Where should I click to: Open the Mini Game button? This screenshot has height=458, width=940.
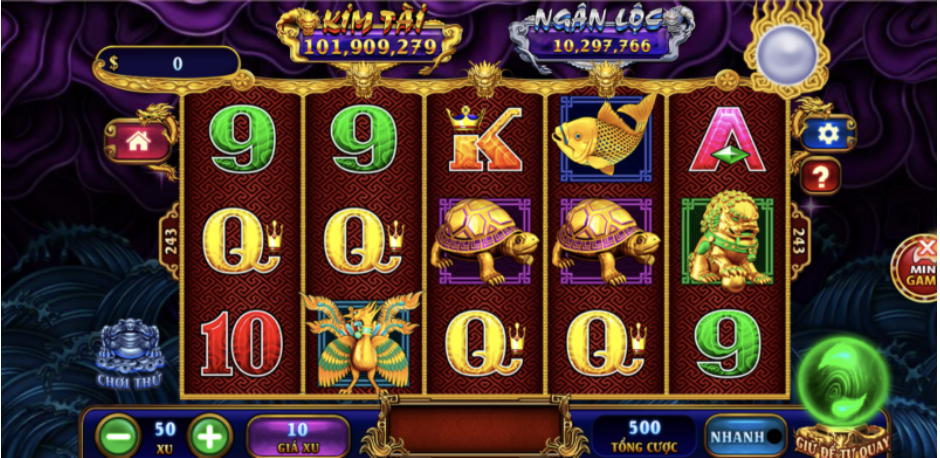tap(918, 265)
